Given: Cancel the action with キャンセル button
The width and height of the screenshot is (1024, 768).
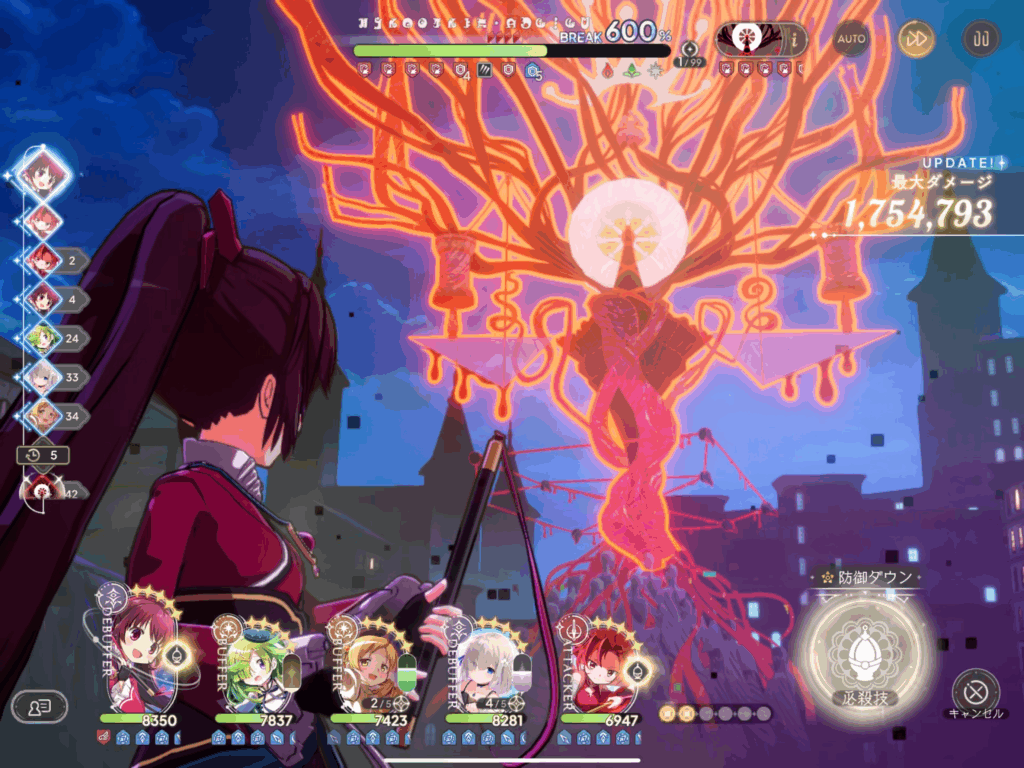Looking at the screenshot, I should (975, 691).
